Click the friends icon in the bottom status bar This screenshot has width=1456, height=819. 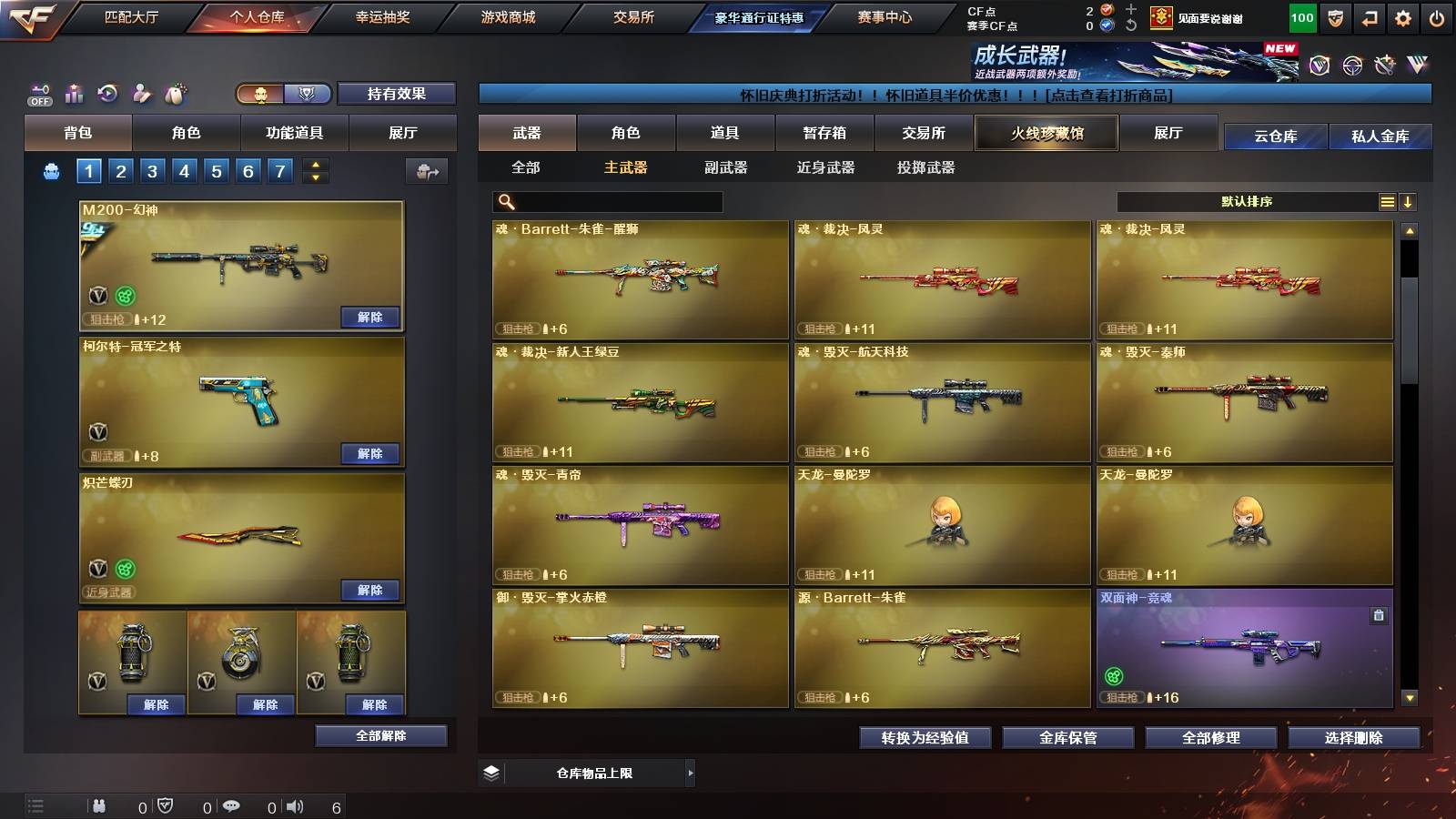coord(98,806)
